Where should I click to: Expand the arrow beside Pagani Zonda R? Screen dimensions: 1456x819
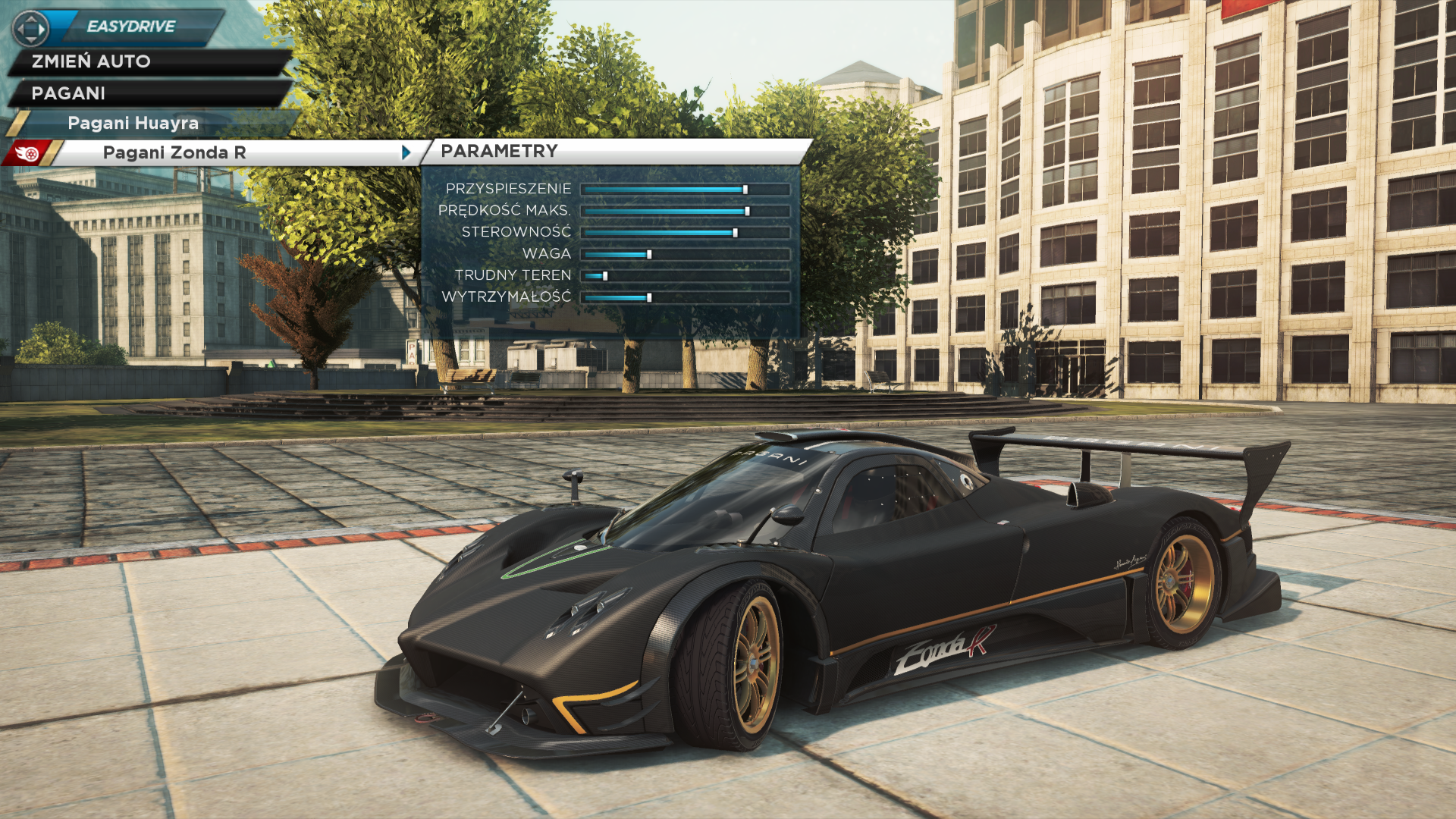[x=406, y=152]
